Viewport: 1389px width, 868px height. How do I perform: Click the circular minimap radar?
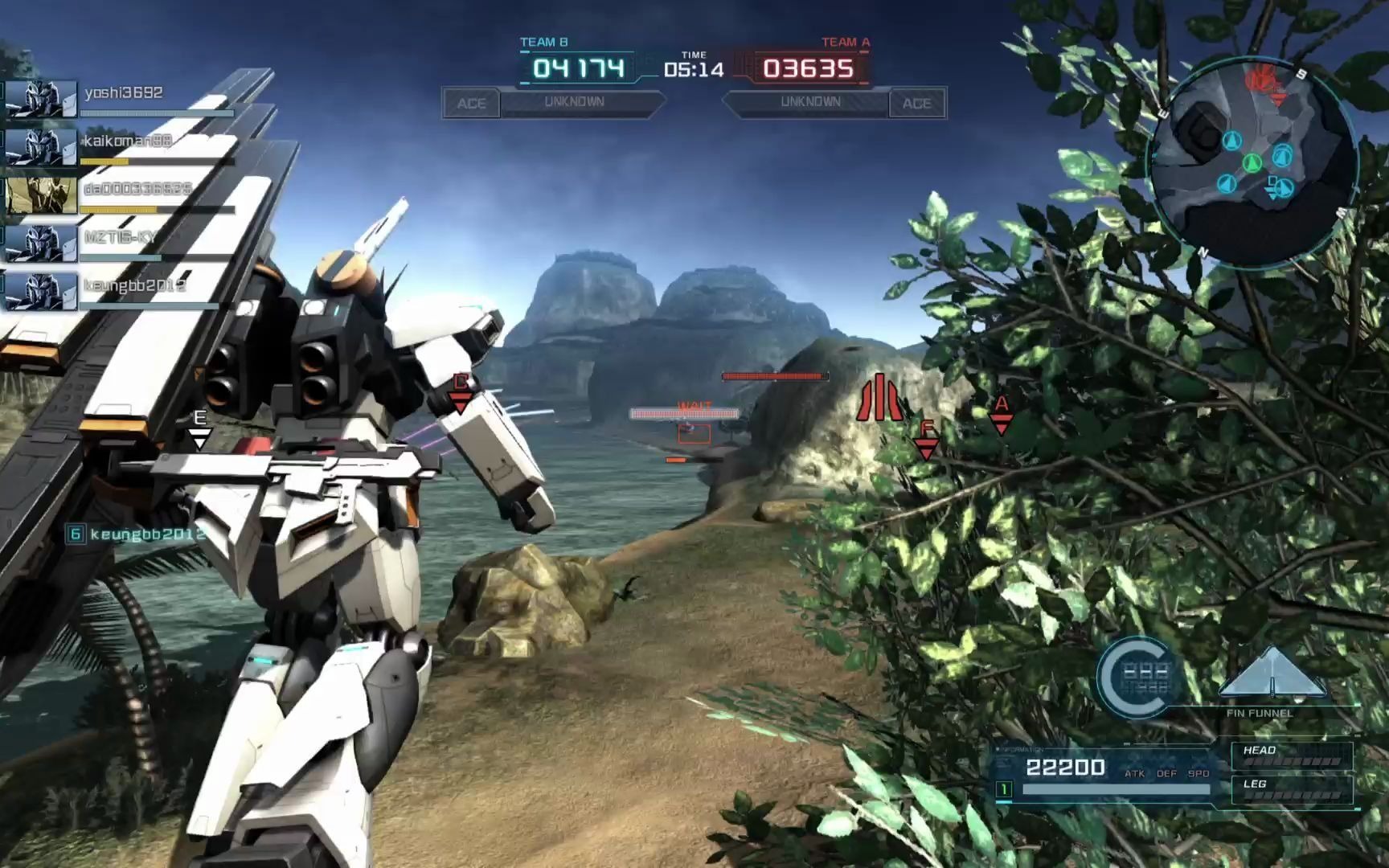(1253, 161)
